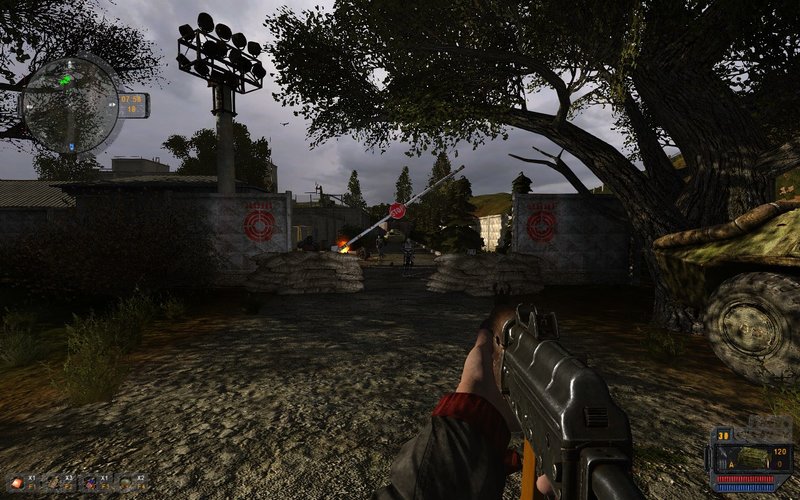Use the F3 quick slot item

click(90, 483)
